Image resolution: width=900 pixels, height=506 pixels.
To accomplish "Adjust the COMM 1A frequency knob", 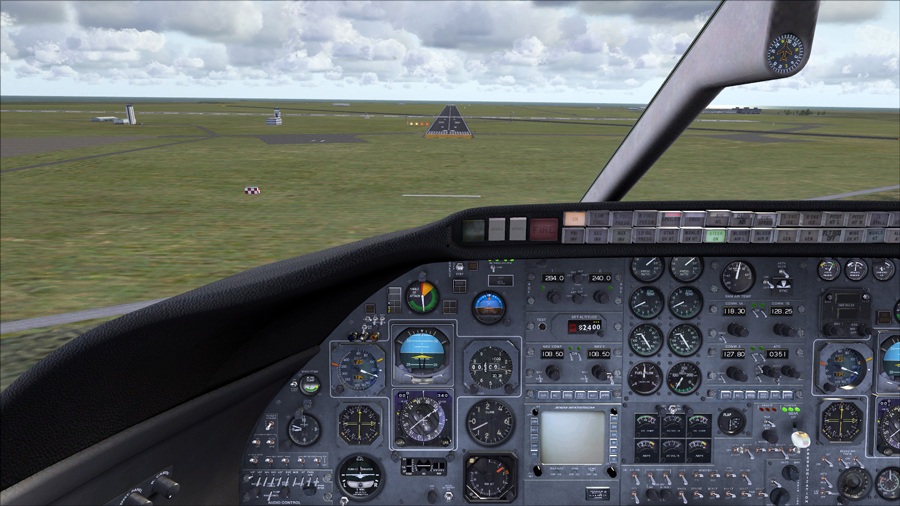I will click(x=736, y=329).
